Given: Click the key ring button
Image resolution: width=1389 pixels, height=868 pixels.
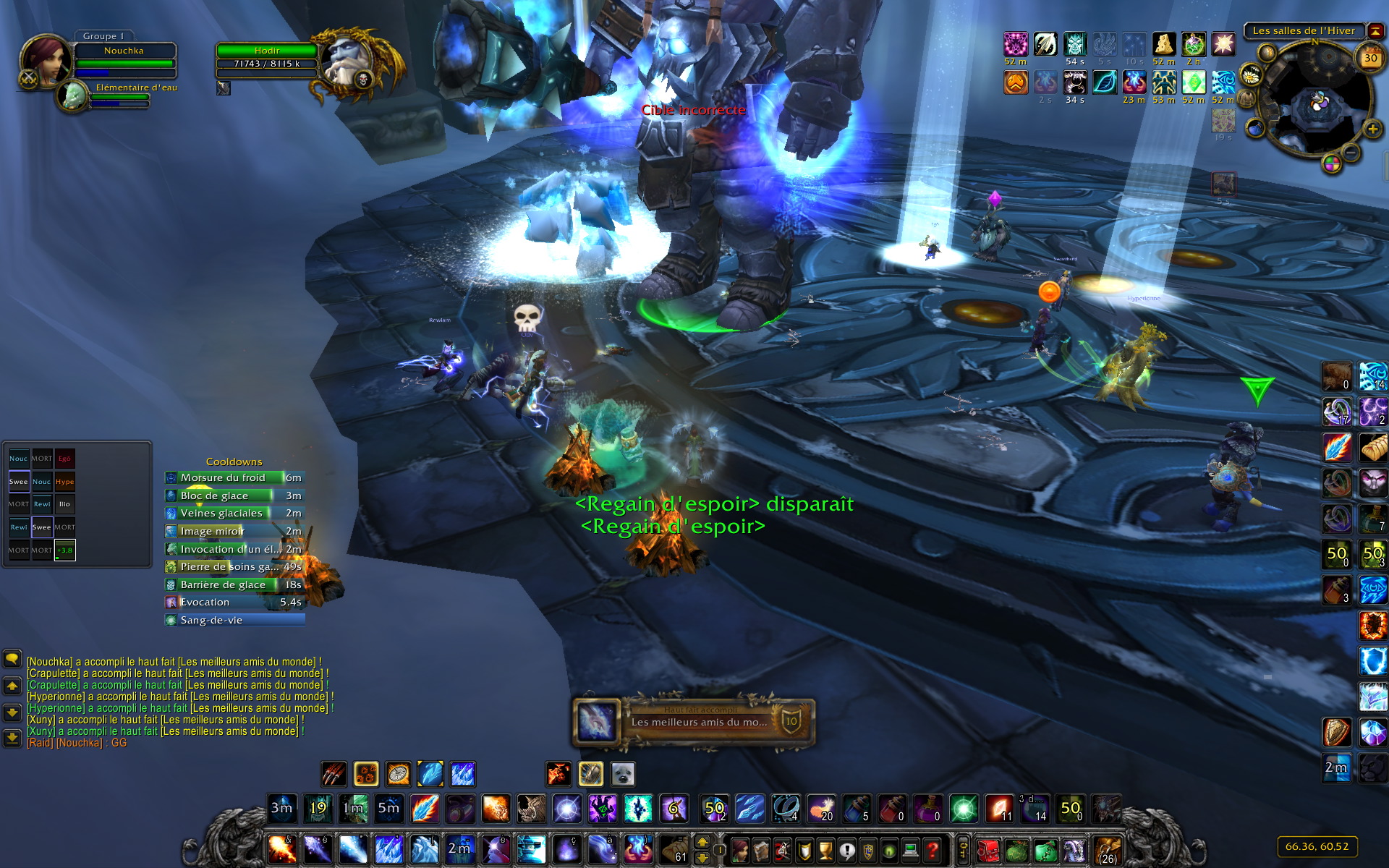Looking at the screenshot, I should (963, 850).
